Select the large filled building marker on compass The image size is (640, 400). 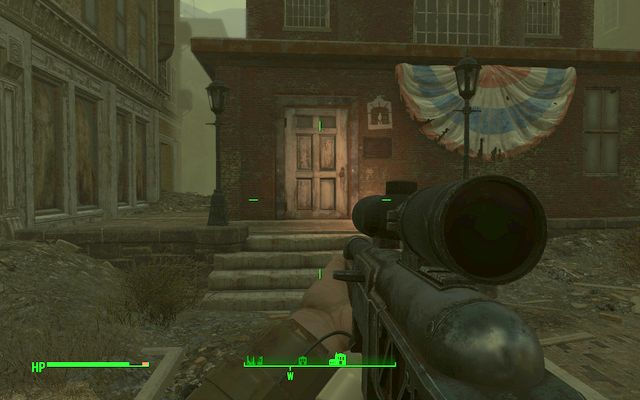338,359
